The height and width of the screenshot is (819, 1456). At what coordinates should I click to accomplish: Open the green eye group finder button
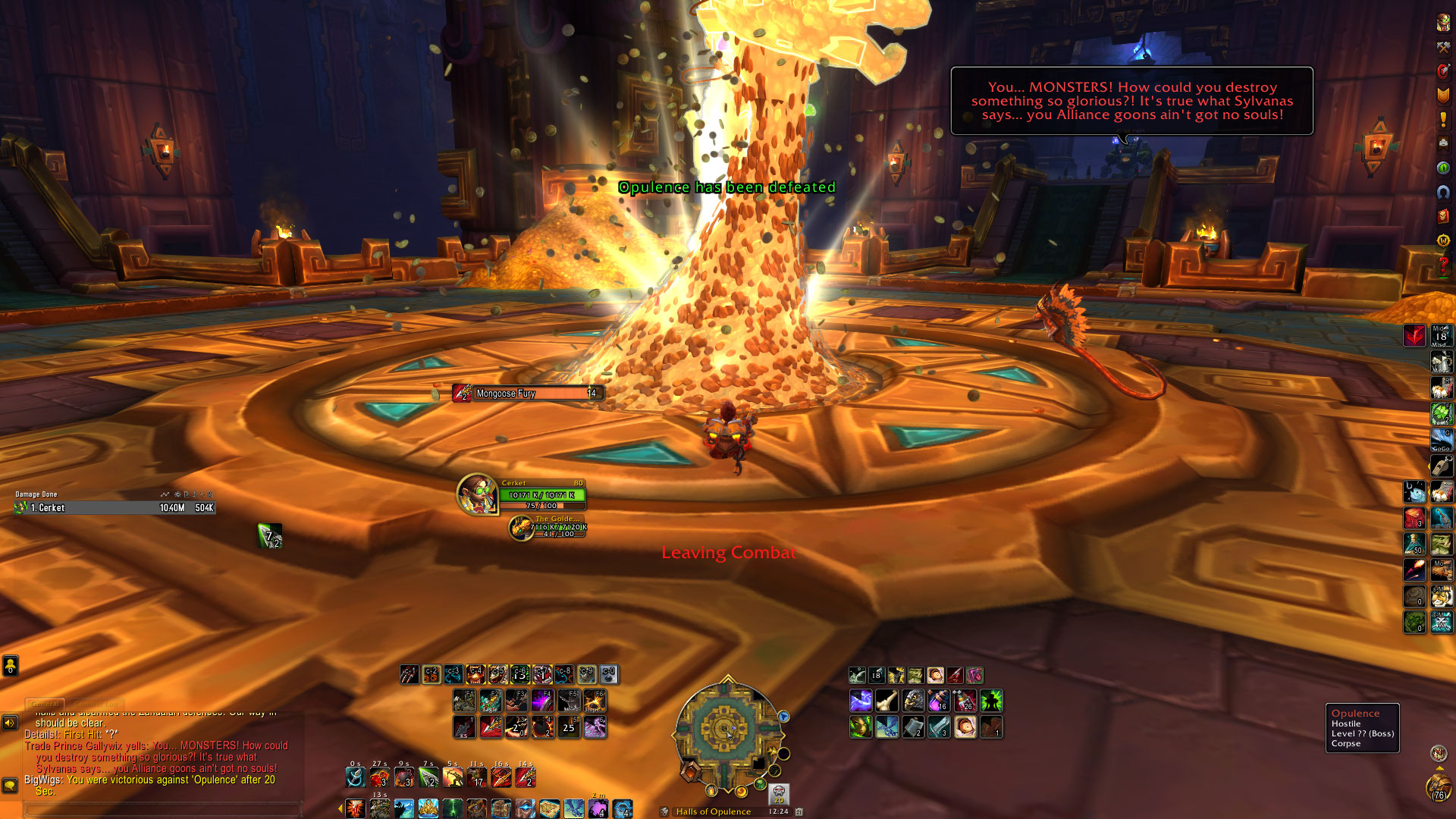tap(1443, 168)
